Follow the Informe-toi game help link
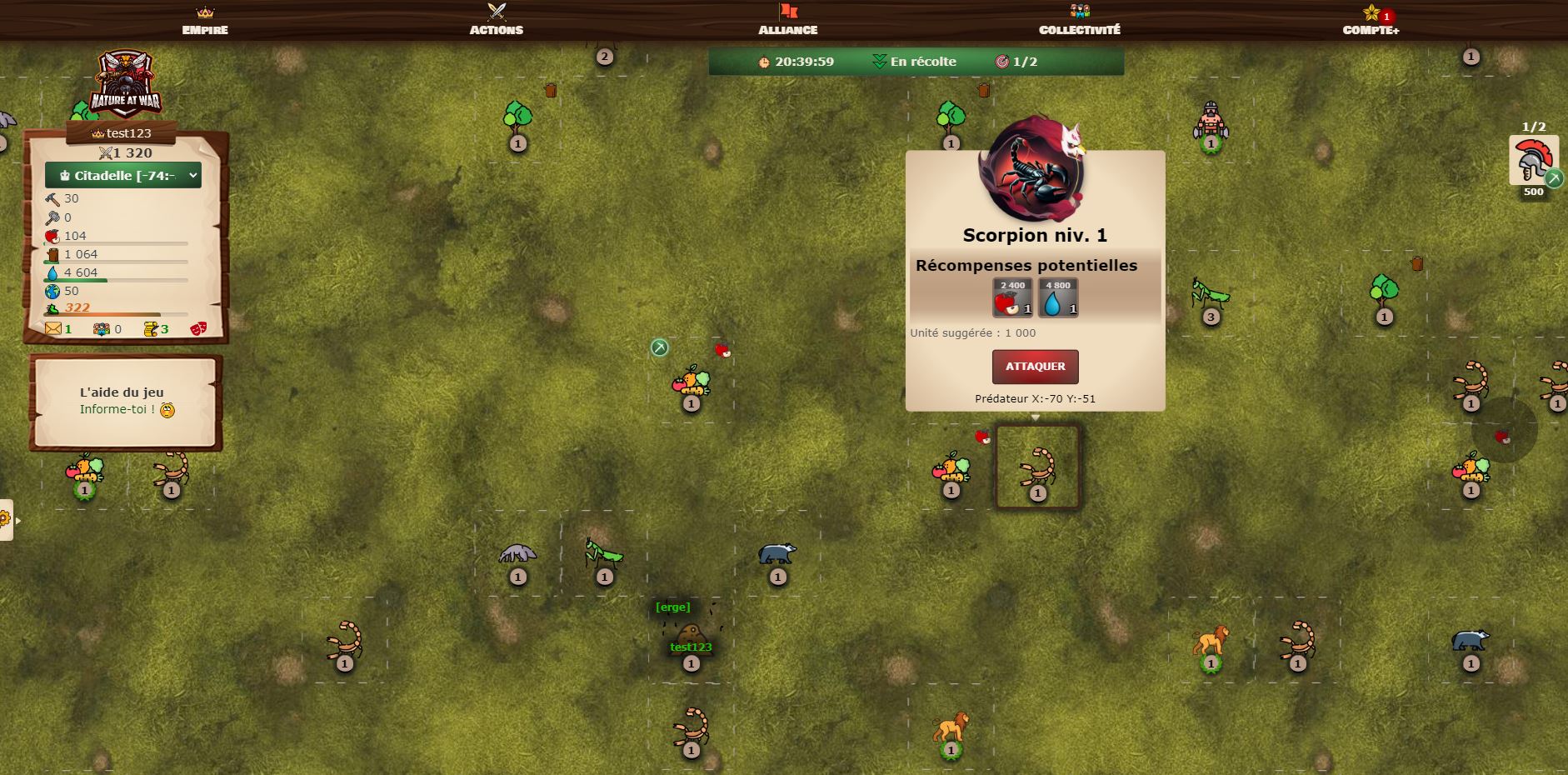1568x775 pixels. click(x=117, y=409)
